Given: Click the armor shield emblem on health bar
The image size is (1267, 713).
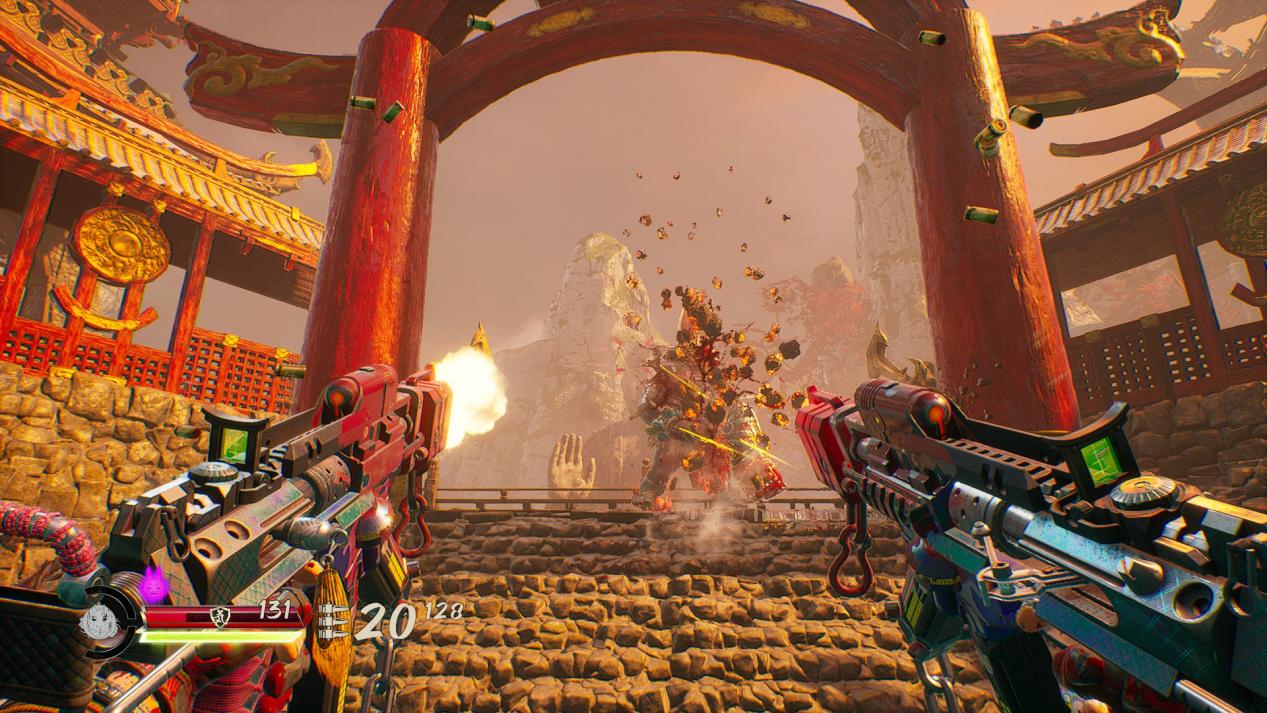Looking at the screenshot, I should click(222, 615).
